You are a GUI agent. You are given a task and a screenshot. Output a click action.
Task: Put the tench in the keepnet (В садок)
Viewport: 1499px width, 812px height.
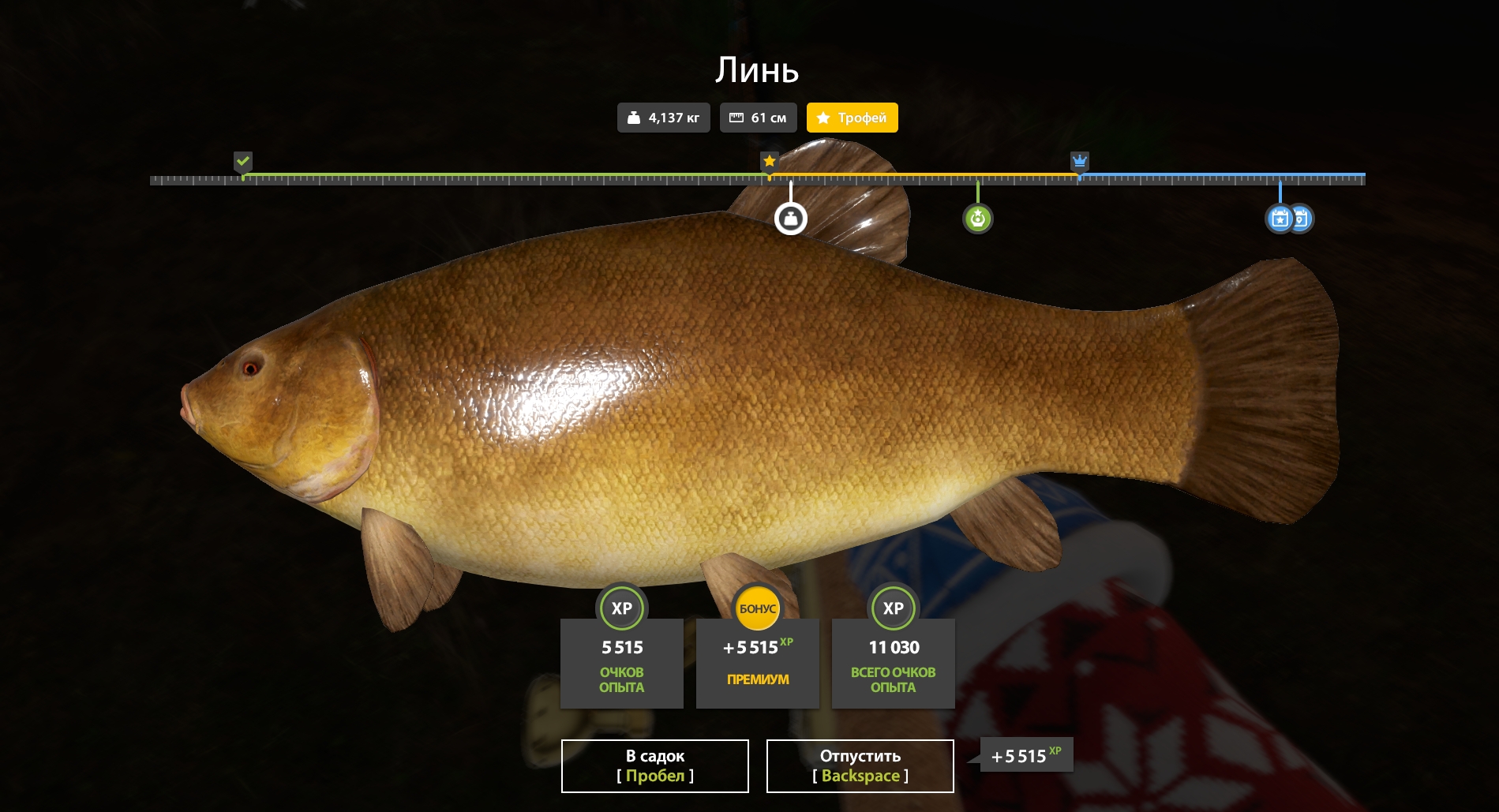click(654, 765)
